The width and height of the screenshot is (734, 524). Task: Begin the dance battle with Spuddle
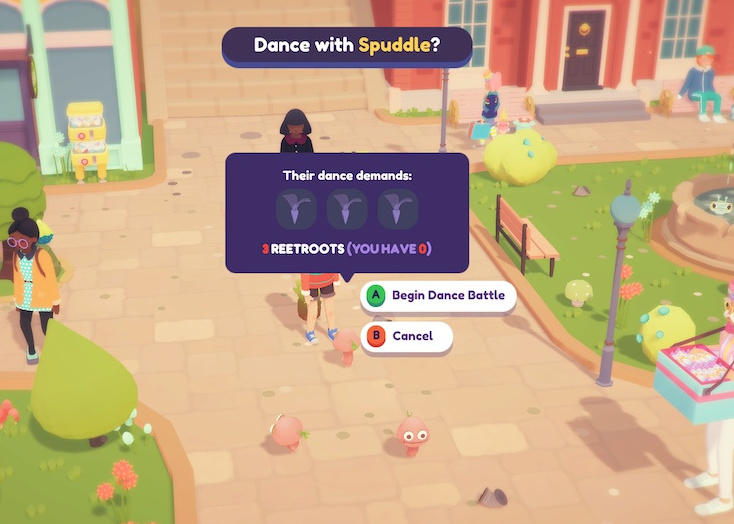click(440, 296)
